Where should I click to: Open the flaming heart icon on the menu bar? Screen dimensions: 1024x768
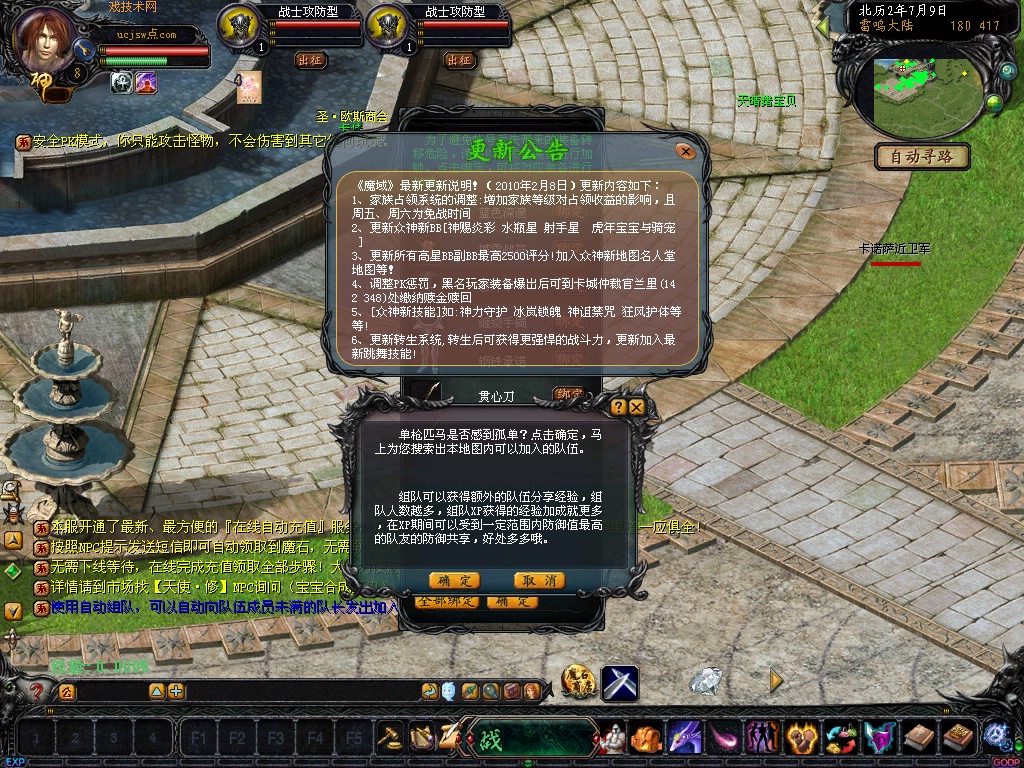tap(801, 739)
